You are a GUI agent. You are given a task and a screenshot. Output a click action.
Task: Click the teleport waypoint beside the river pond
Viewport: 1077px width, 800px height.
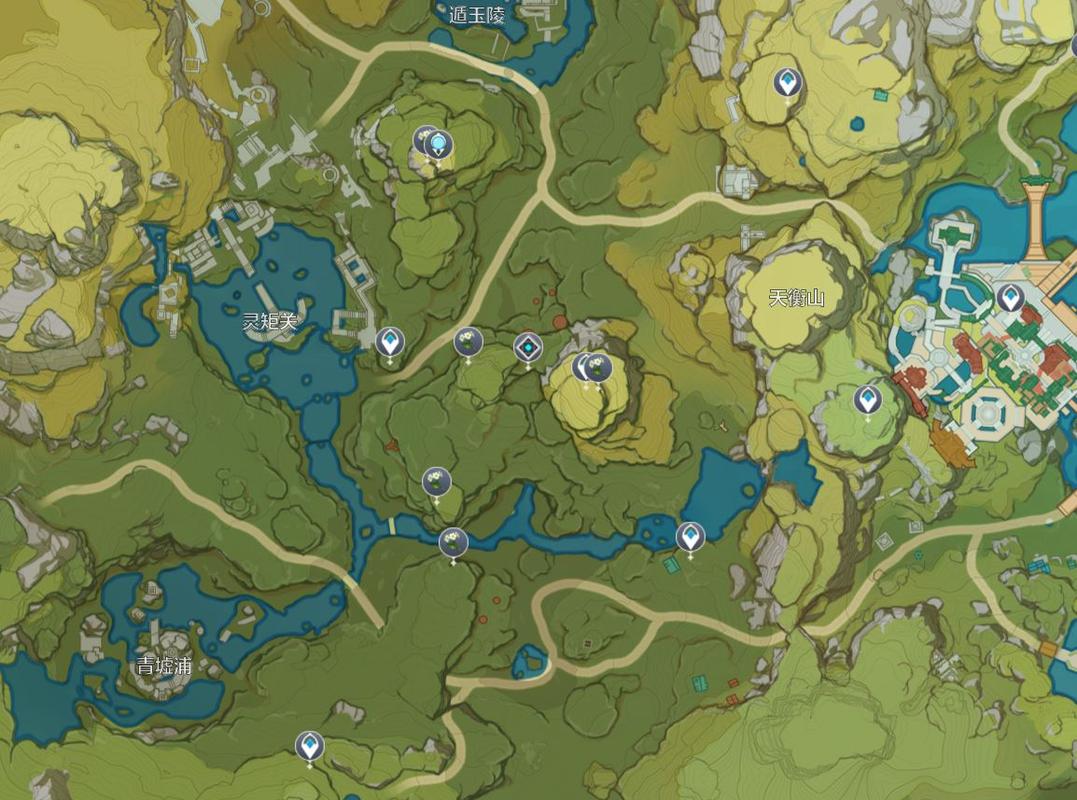click(x=689, y=537)
